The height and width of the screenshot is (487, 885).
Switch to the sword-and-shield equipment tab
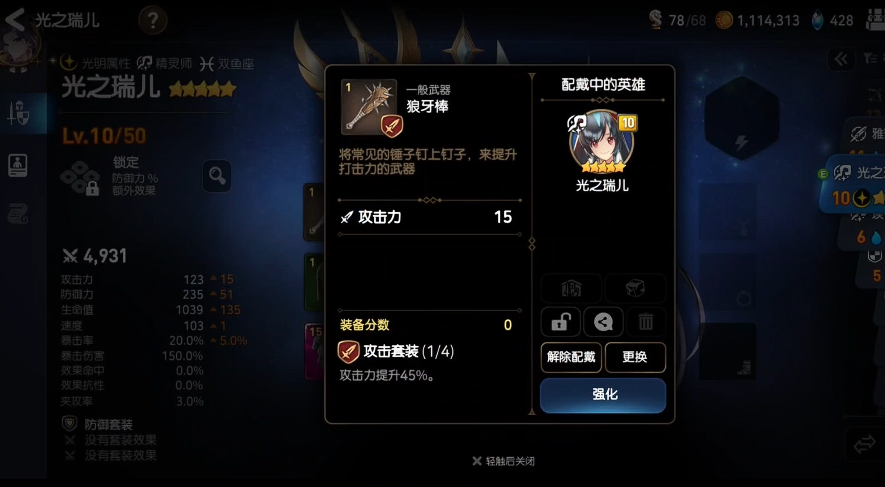[x=19, y=114]
